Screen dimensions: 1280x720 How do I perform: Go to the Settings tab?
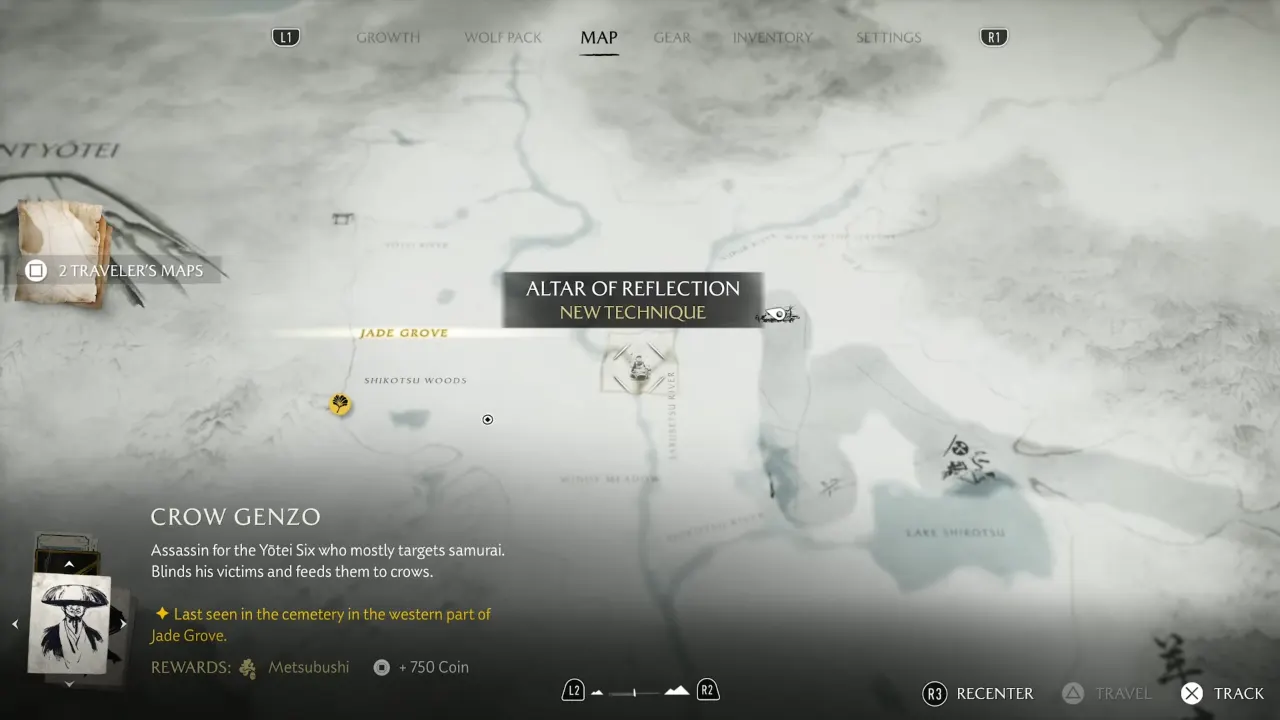(888, 38)
